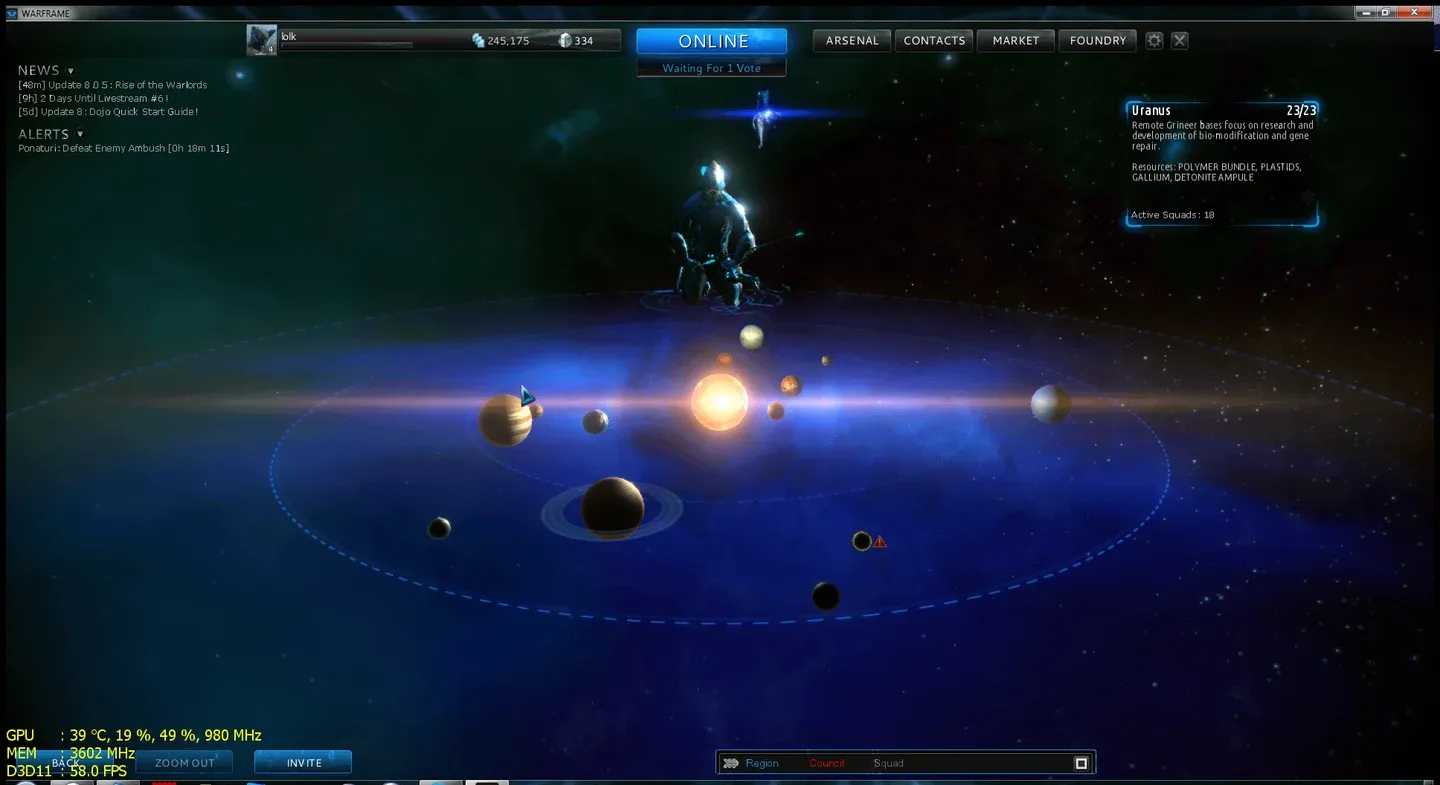Select the ringed planet node on the star chart
Viewport: 1440px width, 785px height.
click(x=612, y=507)
